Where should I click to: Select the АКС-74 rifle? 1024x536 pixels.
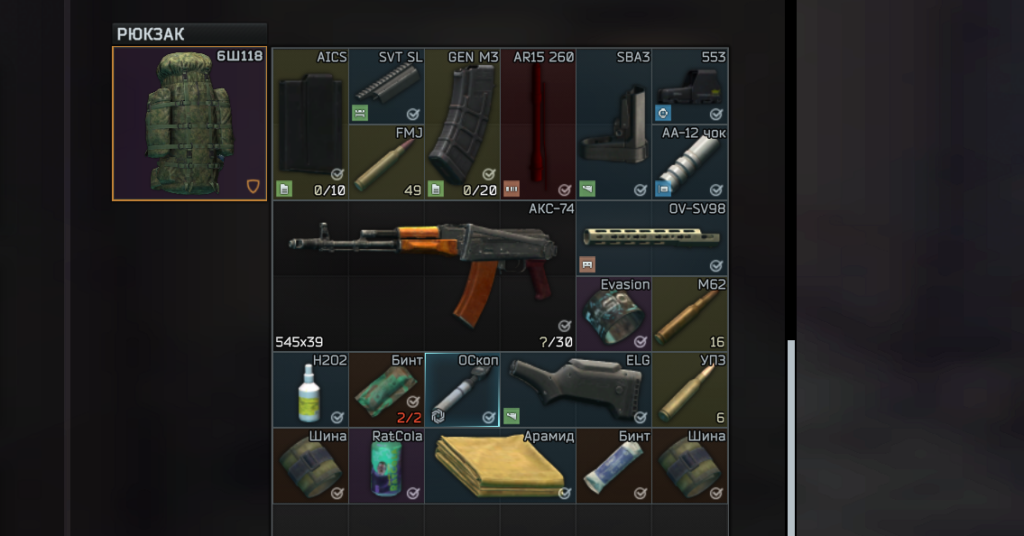(x=424, y=275)
